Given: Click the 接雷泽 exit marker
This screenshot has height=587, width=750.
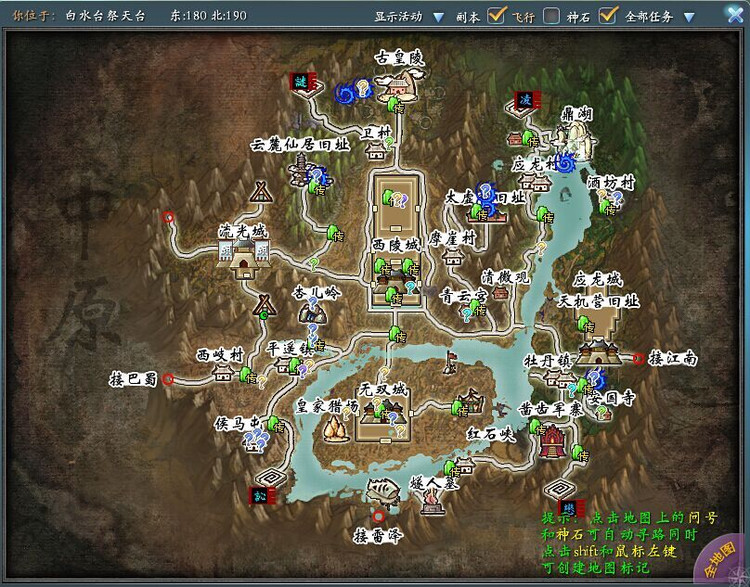Looking at the screenshot, I should coord(378,516).
